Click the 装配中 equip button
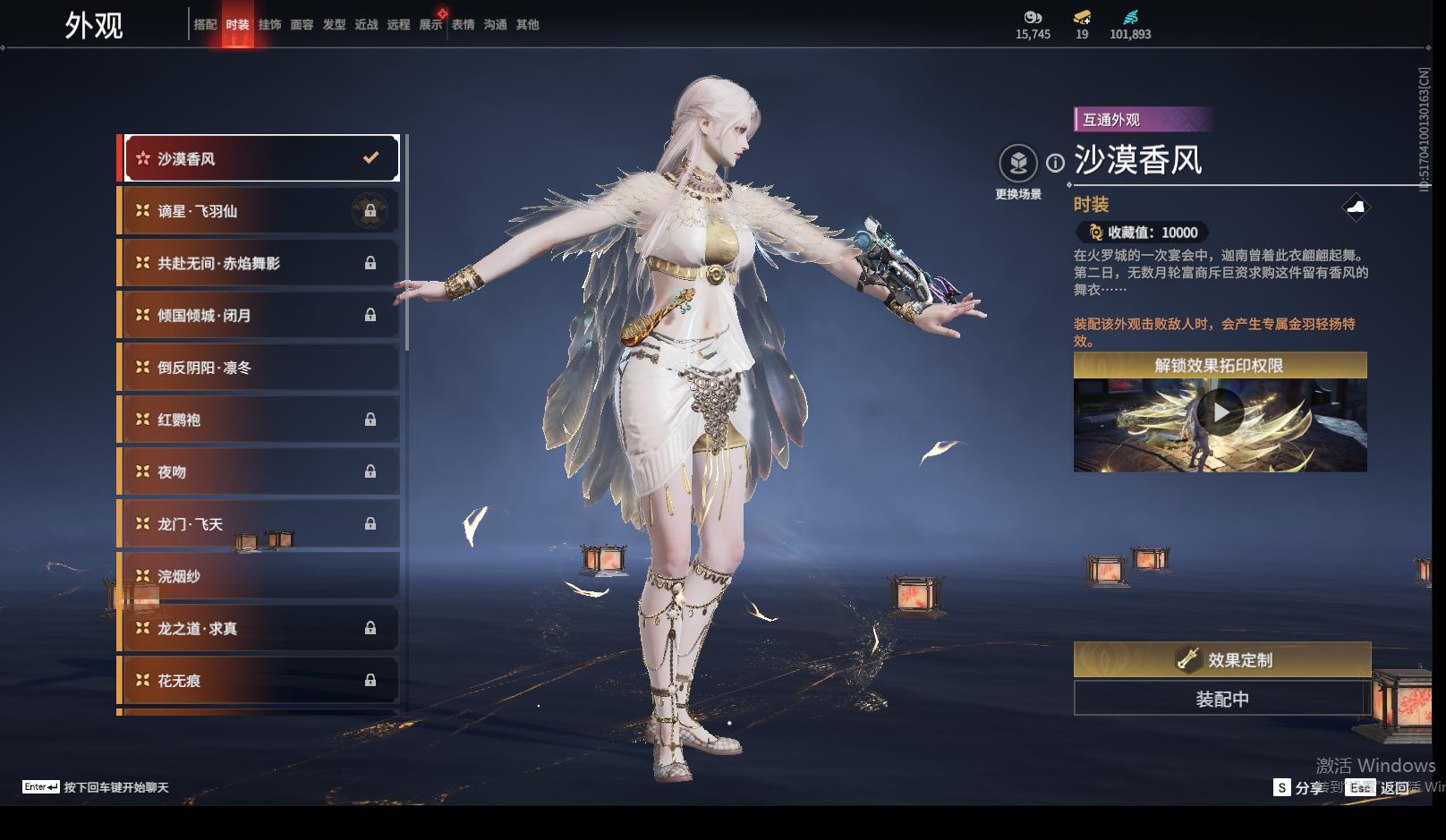Screen dimensions: 1446x840 tap(1222, 699)
